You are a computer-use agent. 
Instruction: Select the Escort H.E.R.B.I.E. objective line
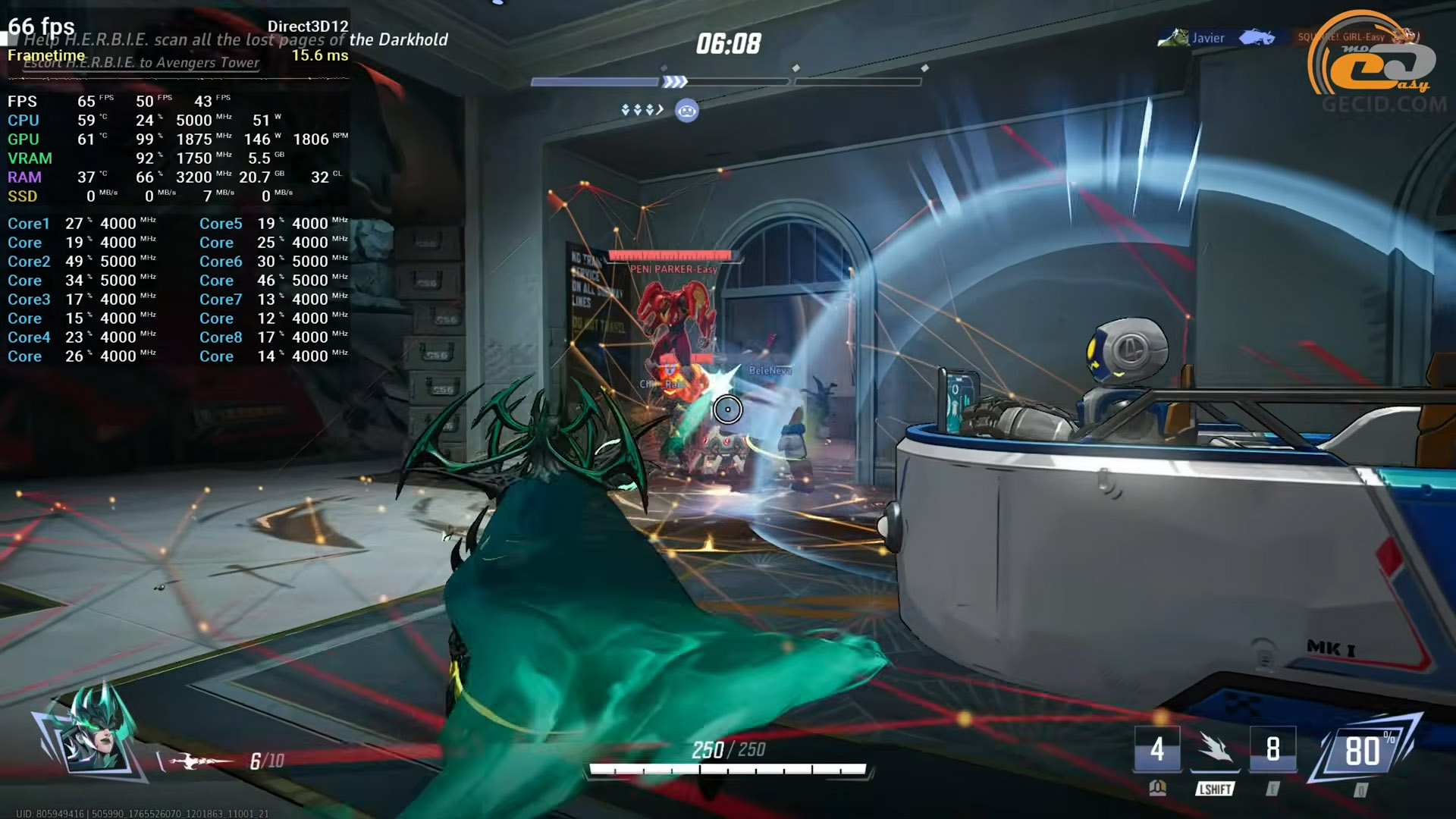pyautogui.click(x=141, y=63)
